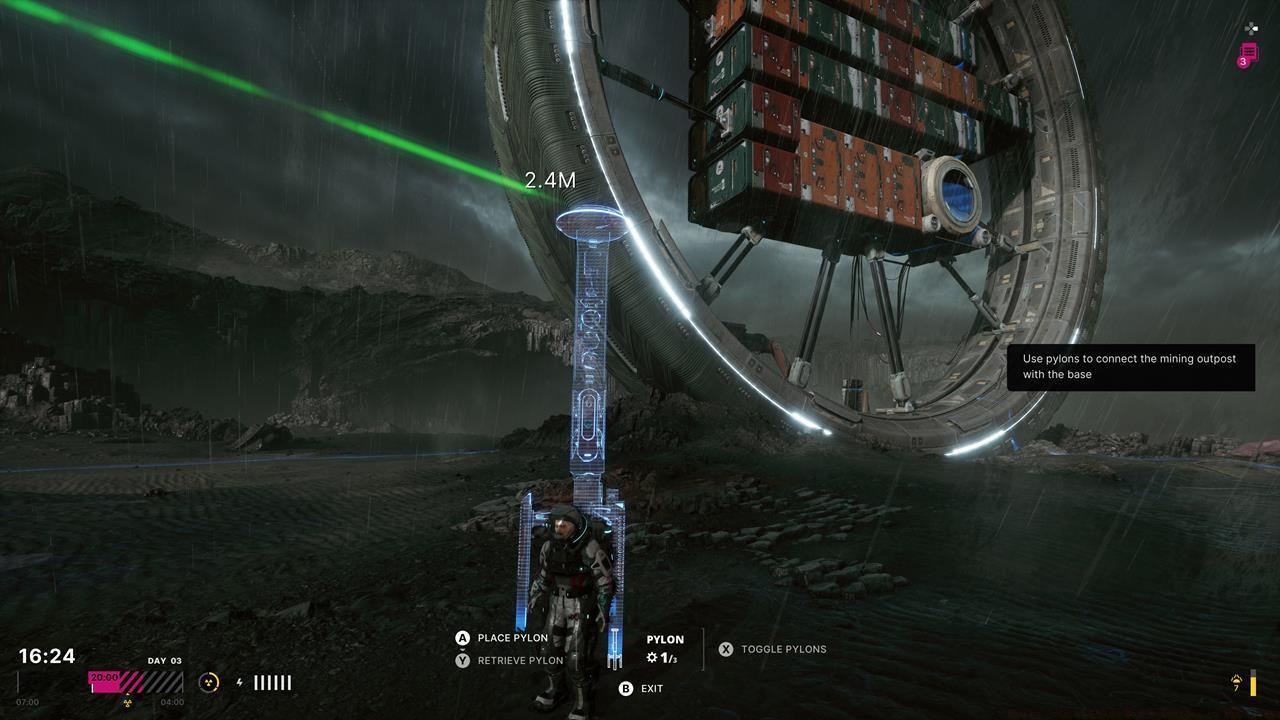This screenshot has height=720, width=1280.
Task: Click the D-pad controller icon top right
Action: [x=1251, y=28]
